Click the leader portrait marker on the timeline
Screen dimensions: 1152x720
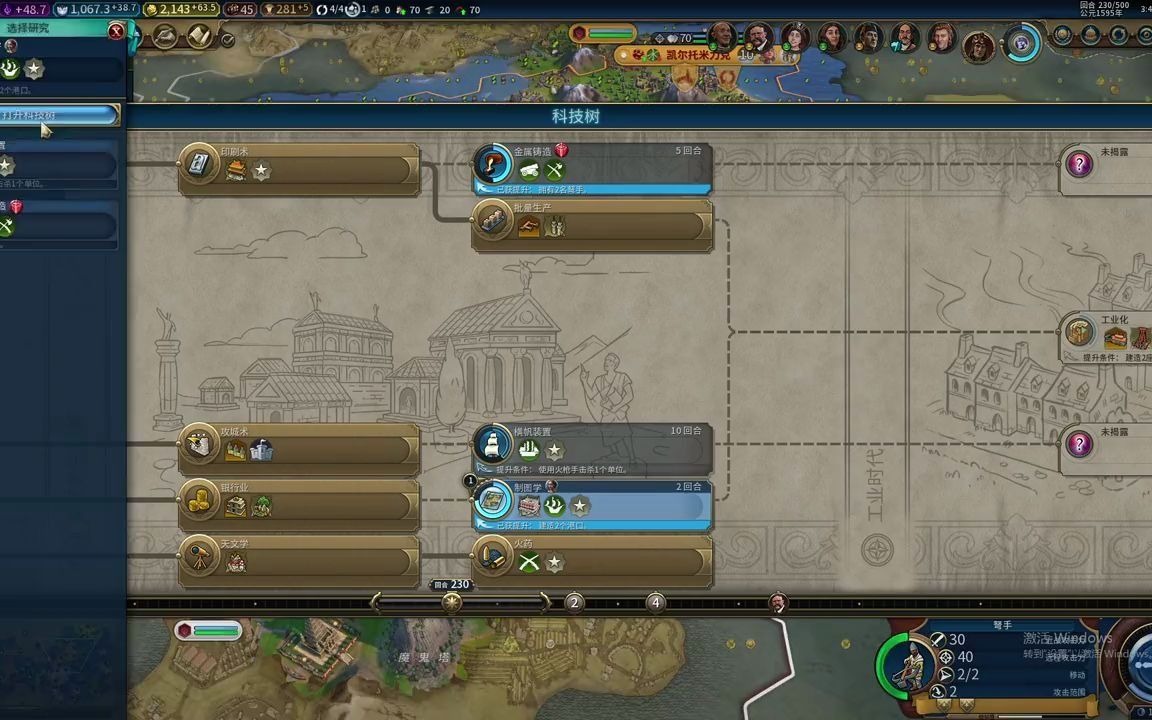tap(778, 602)
